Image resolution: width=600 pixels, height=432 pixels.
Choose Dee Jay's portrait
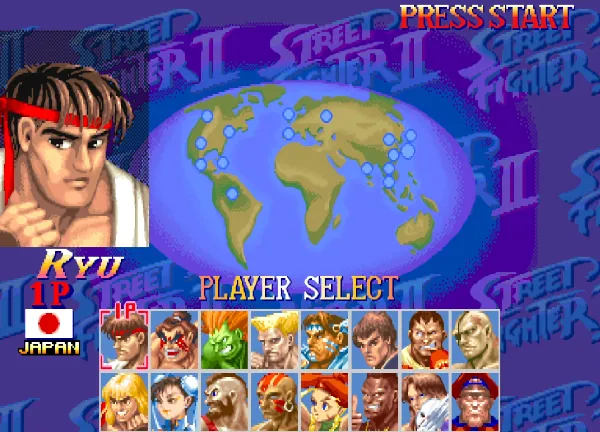click(374, 399)
